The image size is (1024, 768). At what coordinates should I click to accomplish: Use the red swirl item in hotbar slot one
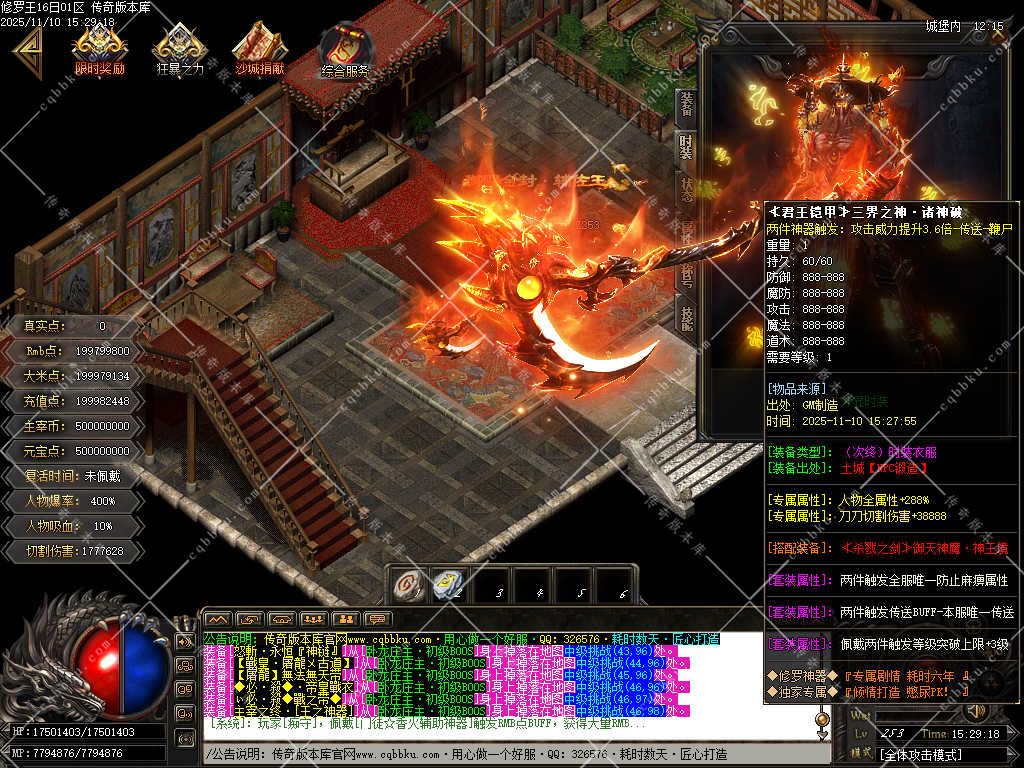(407, 583)
